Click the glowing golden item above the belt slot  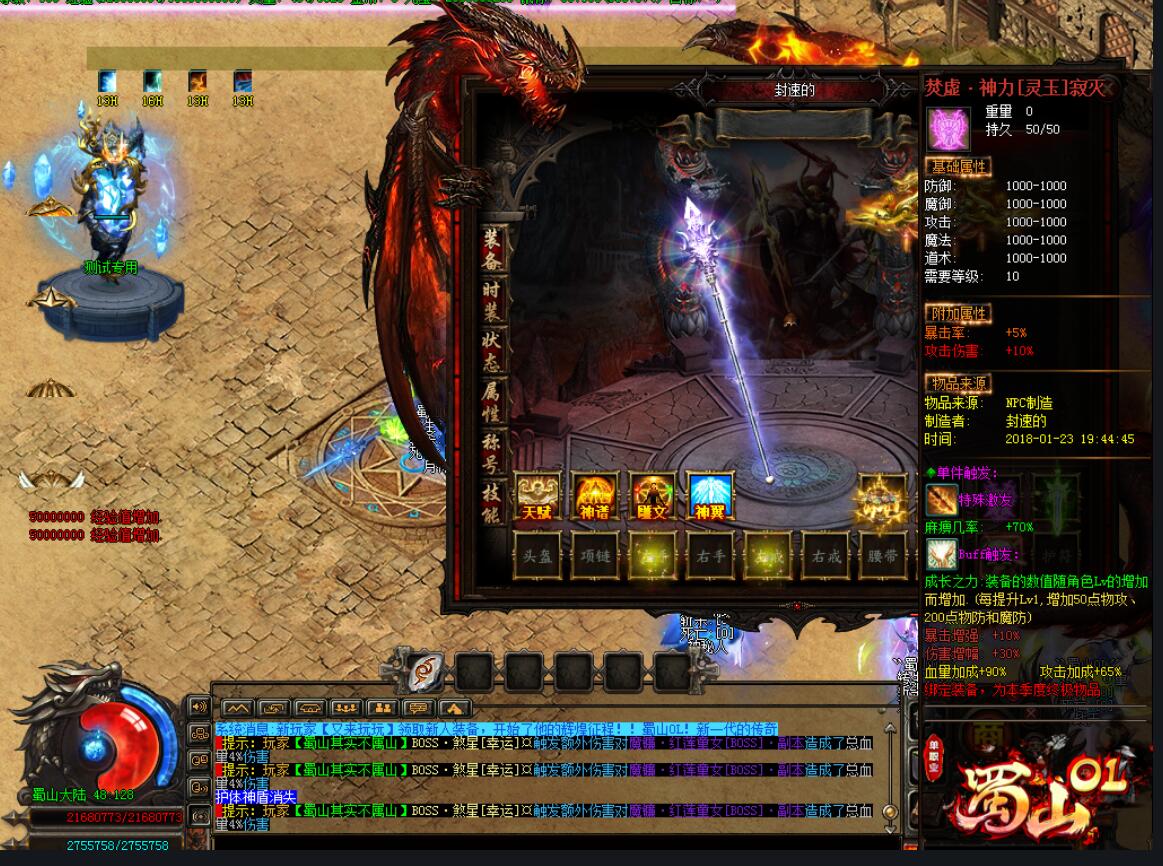(881, 497)
